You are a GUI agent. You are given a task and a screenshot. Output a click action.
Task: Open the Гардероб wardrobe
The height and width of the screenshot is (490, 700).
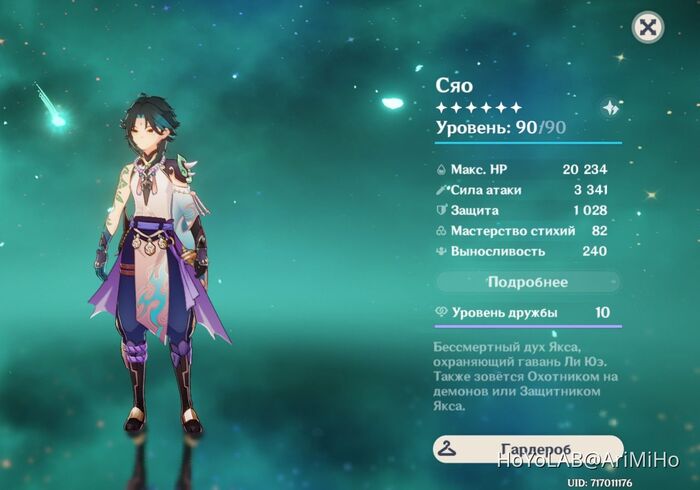(x=527, y=449)
